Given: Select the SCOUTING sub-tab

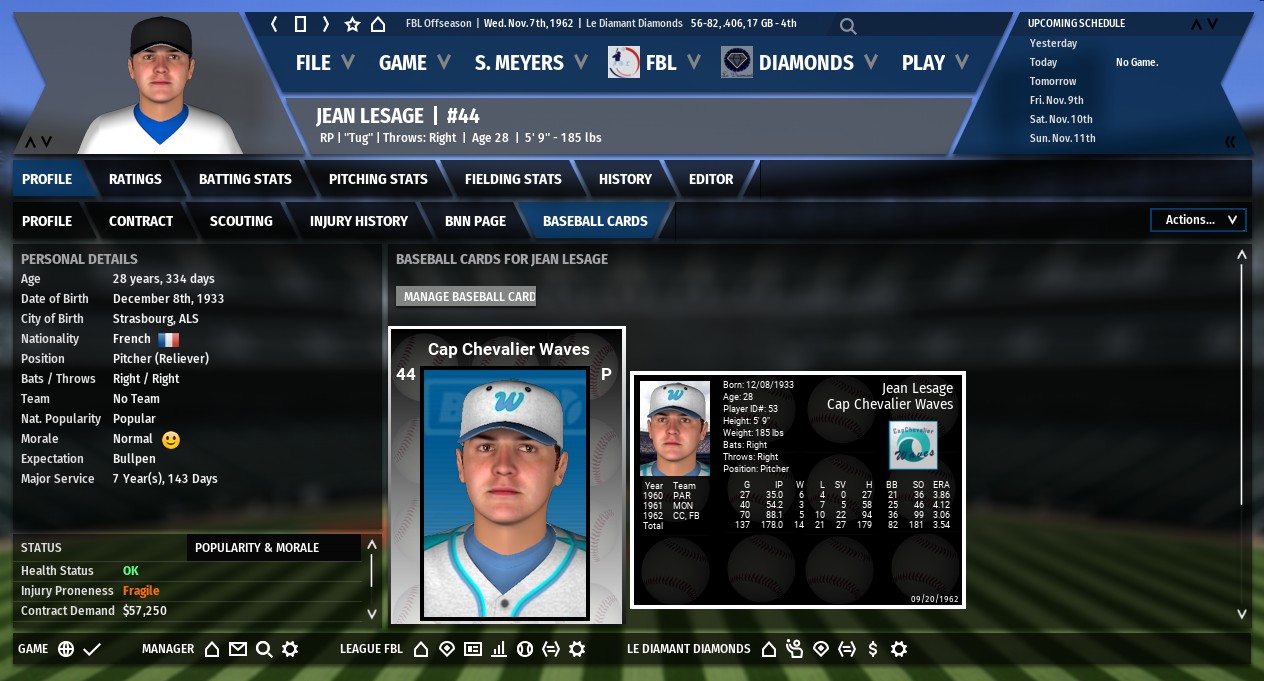Looking at the screenshot, I should pos(241,221).
